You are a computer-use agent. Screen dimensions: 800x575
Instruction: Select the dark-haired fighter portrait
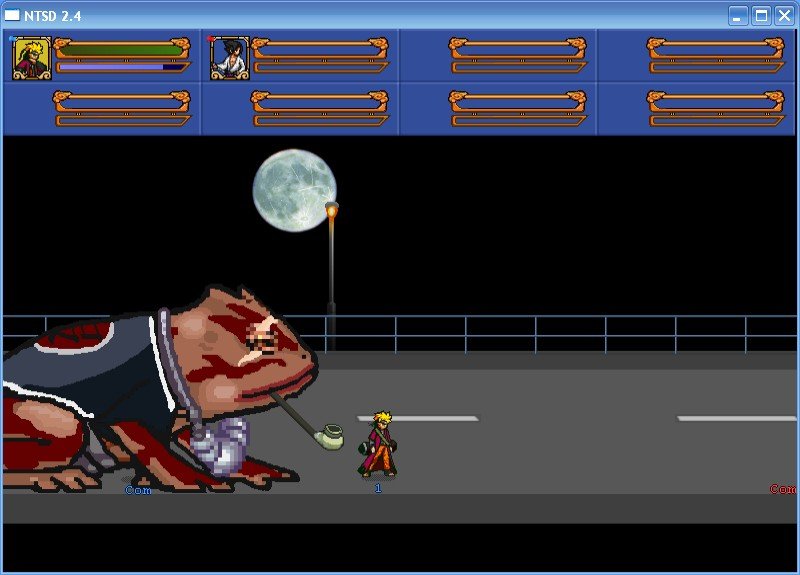coord(229,57)
